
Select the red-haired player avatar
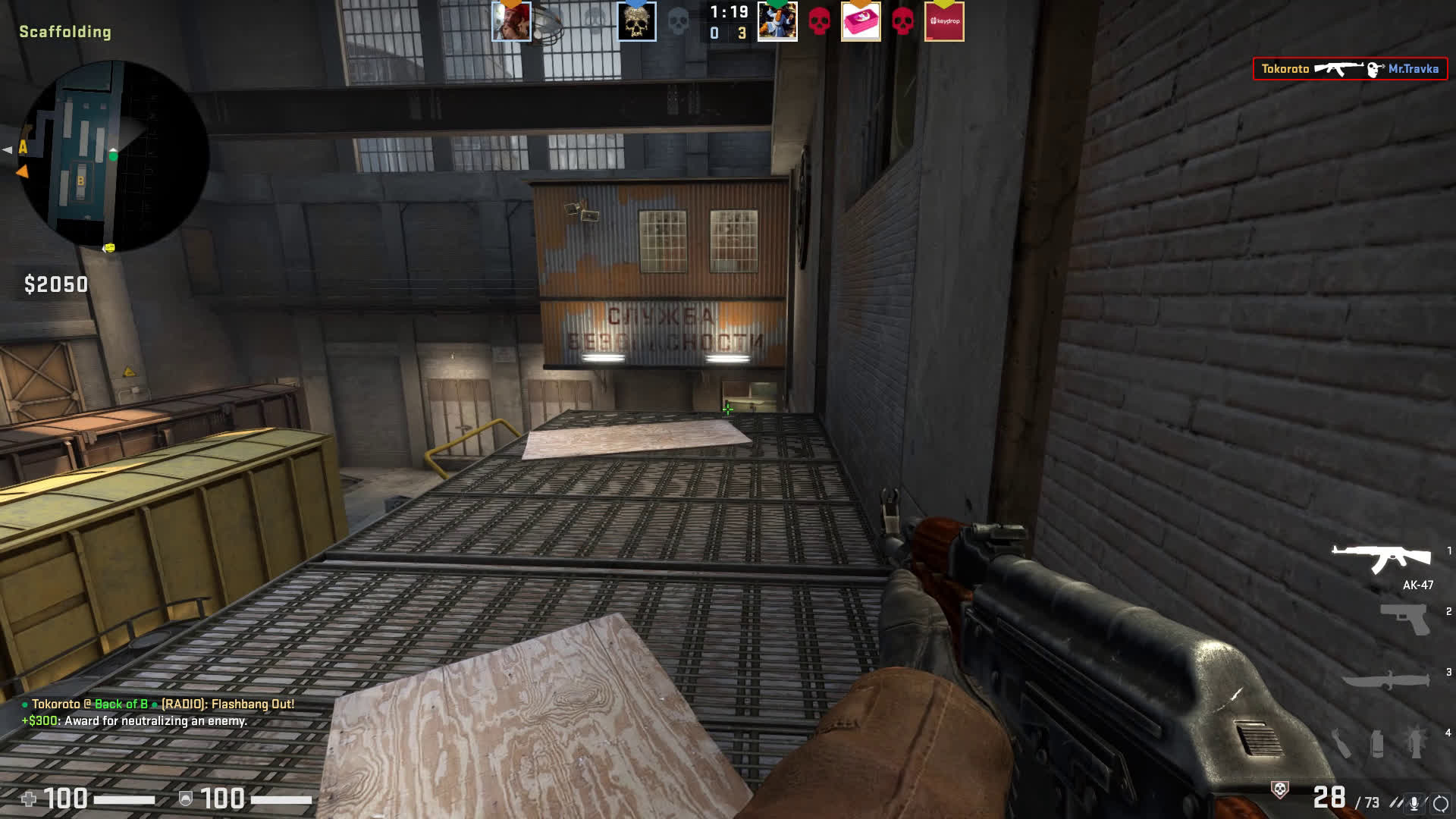click(511, 21)
